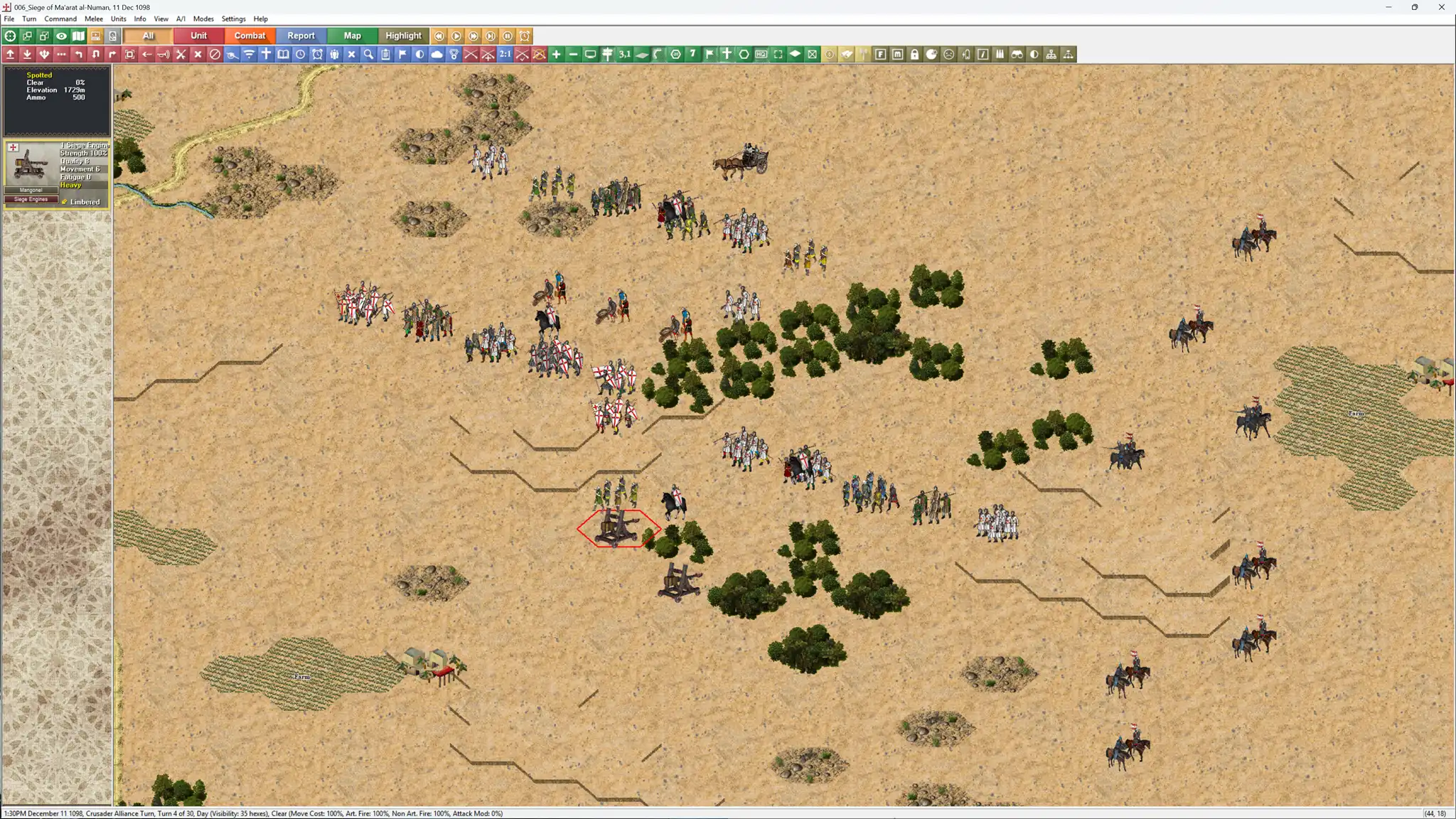Switch to the Map toolbar tab
This screenshot has width=1456, height=819.
352,35
